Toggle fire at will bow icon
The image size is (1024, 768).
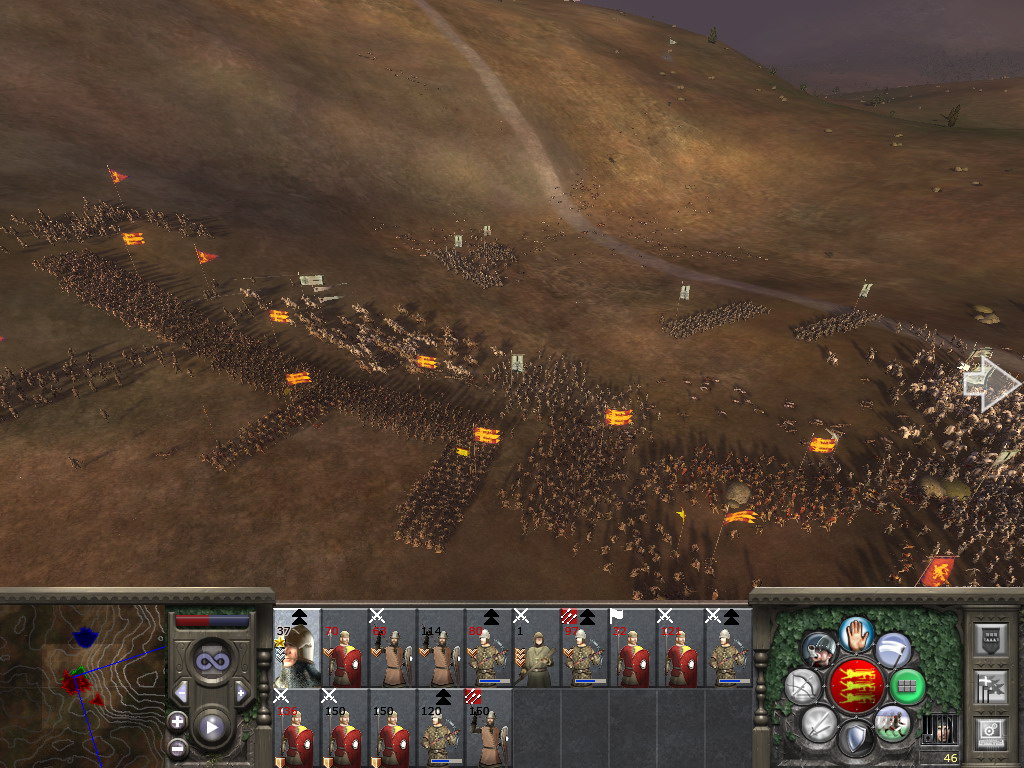[802, 686]
